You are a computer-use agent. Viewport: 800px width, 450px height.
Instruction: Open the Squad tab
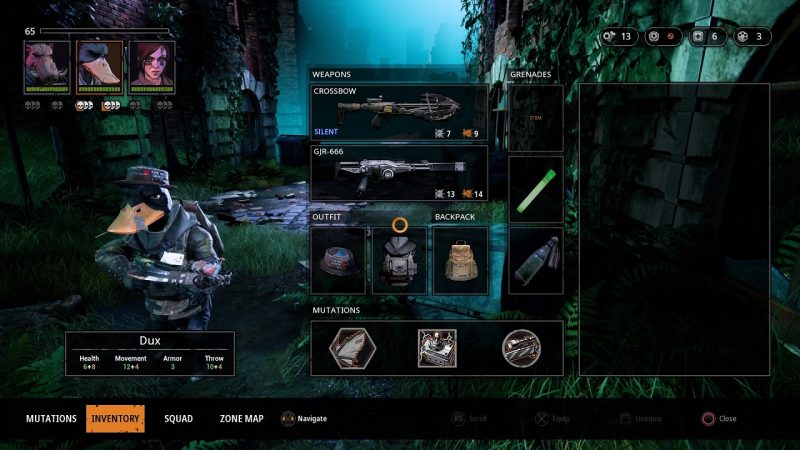(x=179, y=418)
